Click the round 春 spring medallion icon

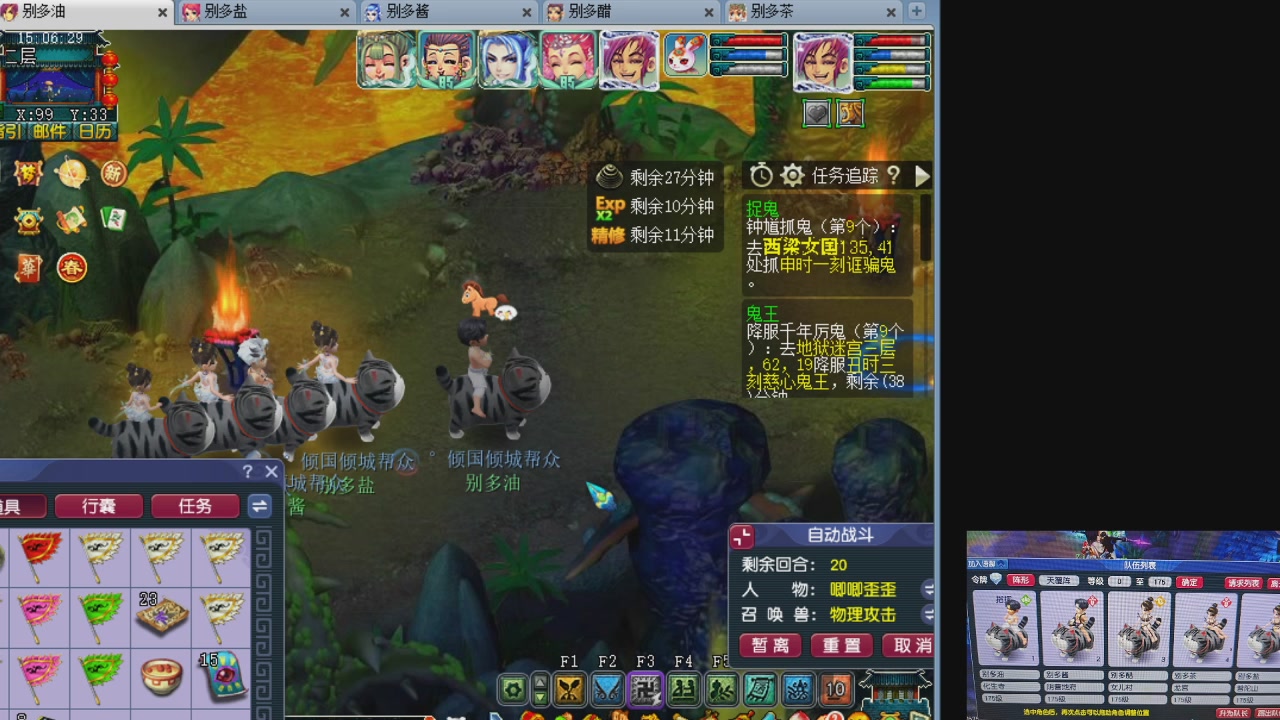tap(72, 267)
